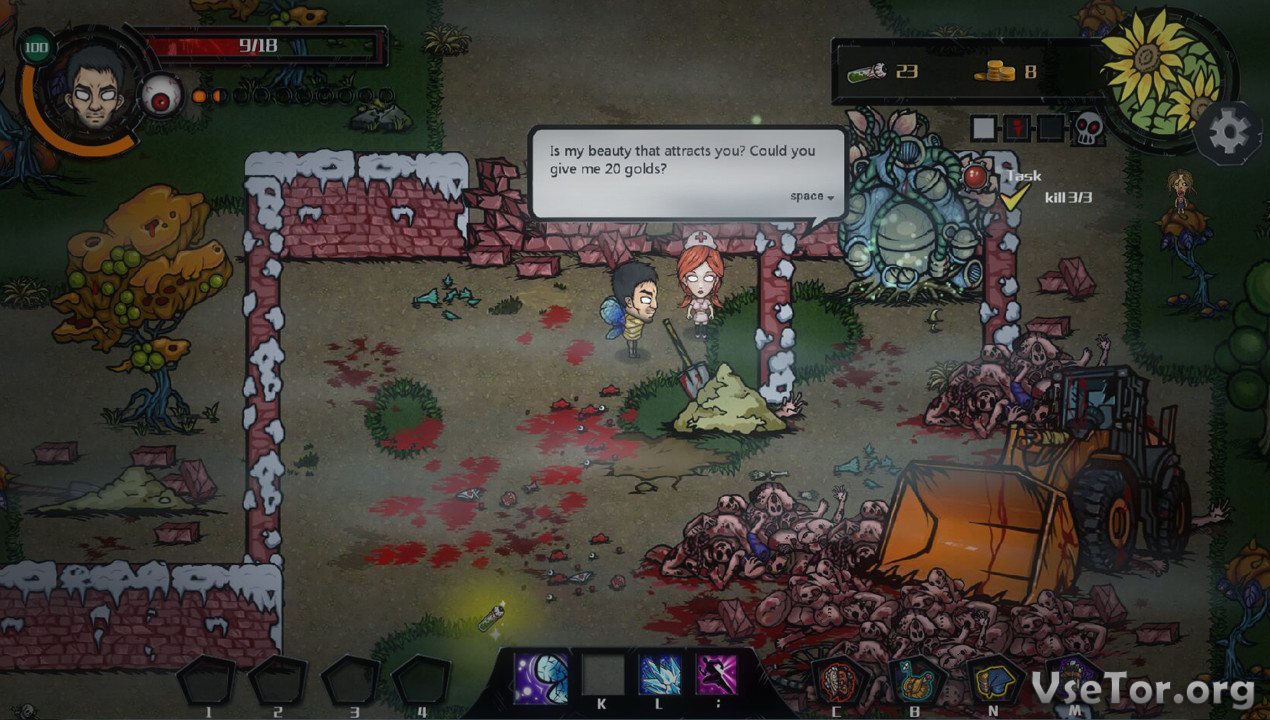1270x720 pixels.
Task: Select the skull room progress marker
Action: (x=1087, y=128)
